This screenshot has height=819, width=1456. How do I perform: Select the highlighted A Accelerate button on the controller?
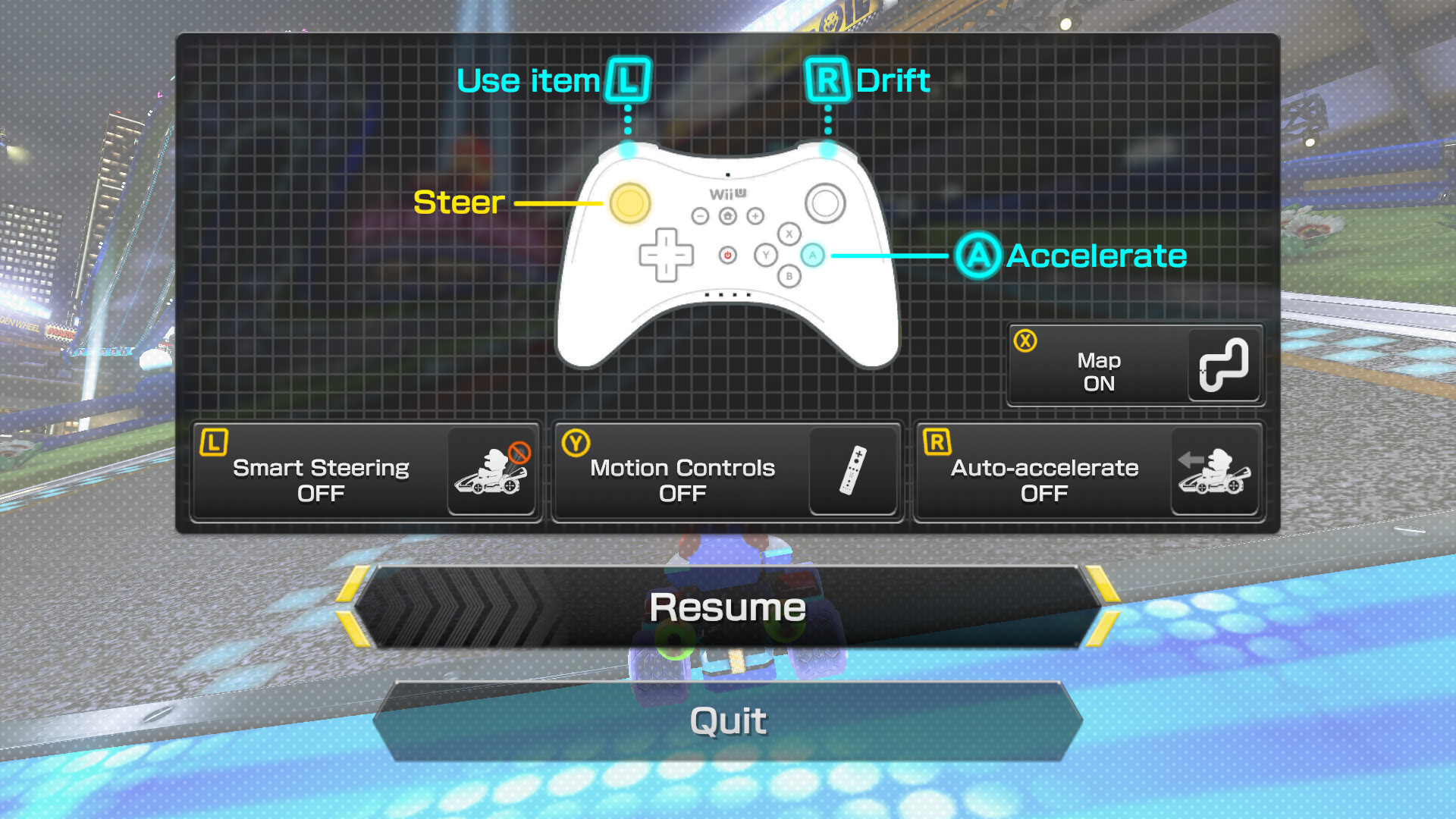point(813,256)
